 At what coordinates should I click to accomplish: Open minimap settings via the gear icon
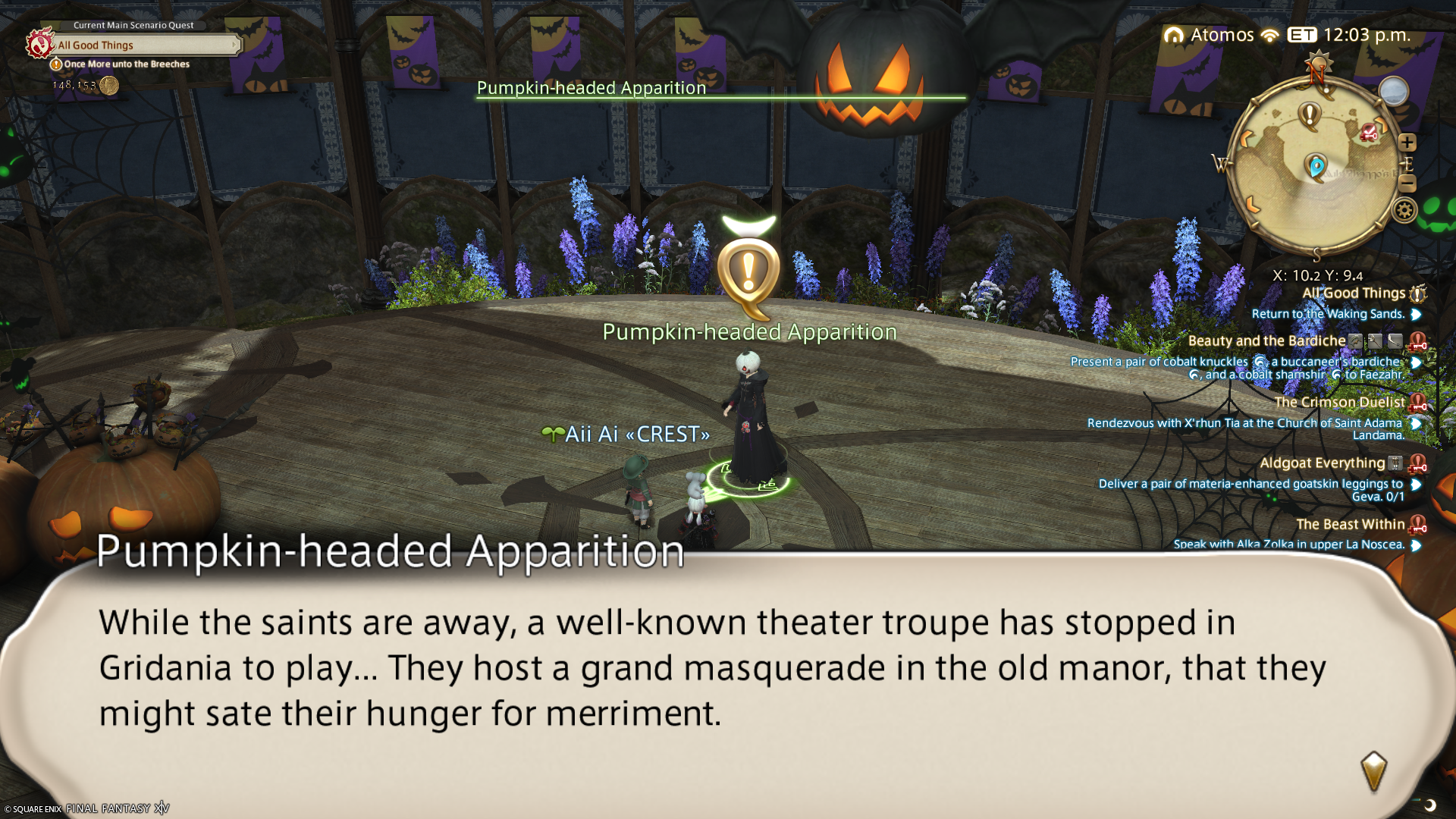pos(1404,210)
